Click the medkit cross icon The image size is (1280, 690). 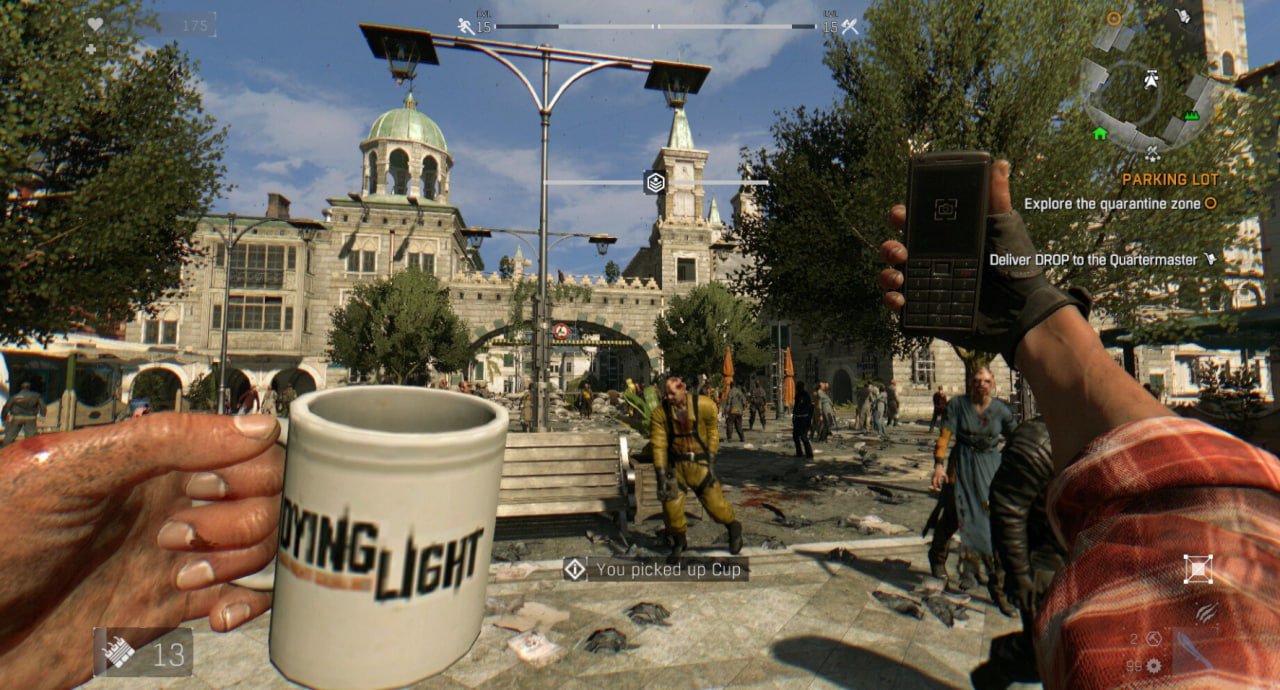(91, 49)
